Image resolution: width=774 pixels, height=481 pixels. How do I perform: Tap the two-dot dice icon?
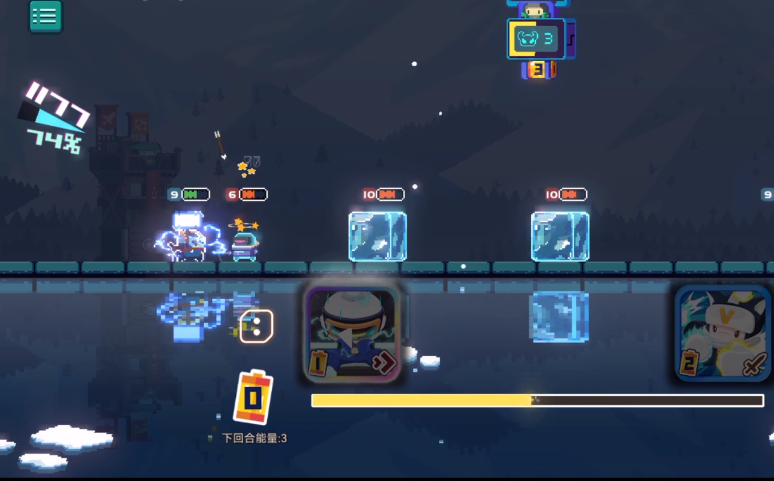pos(256,326)
